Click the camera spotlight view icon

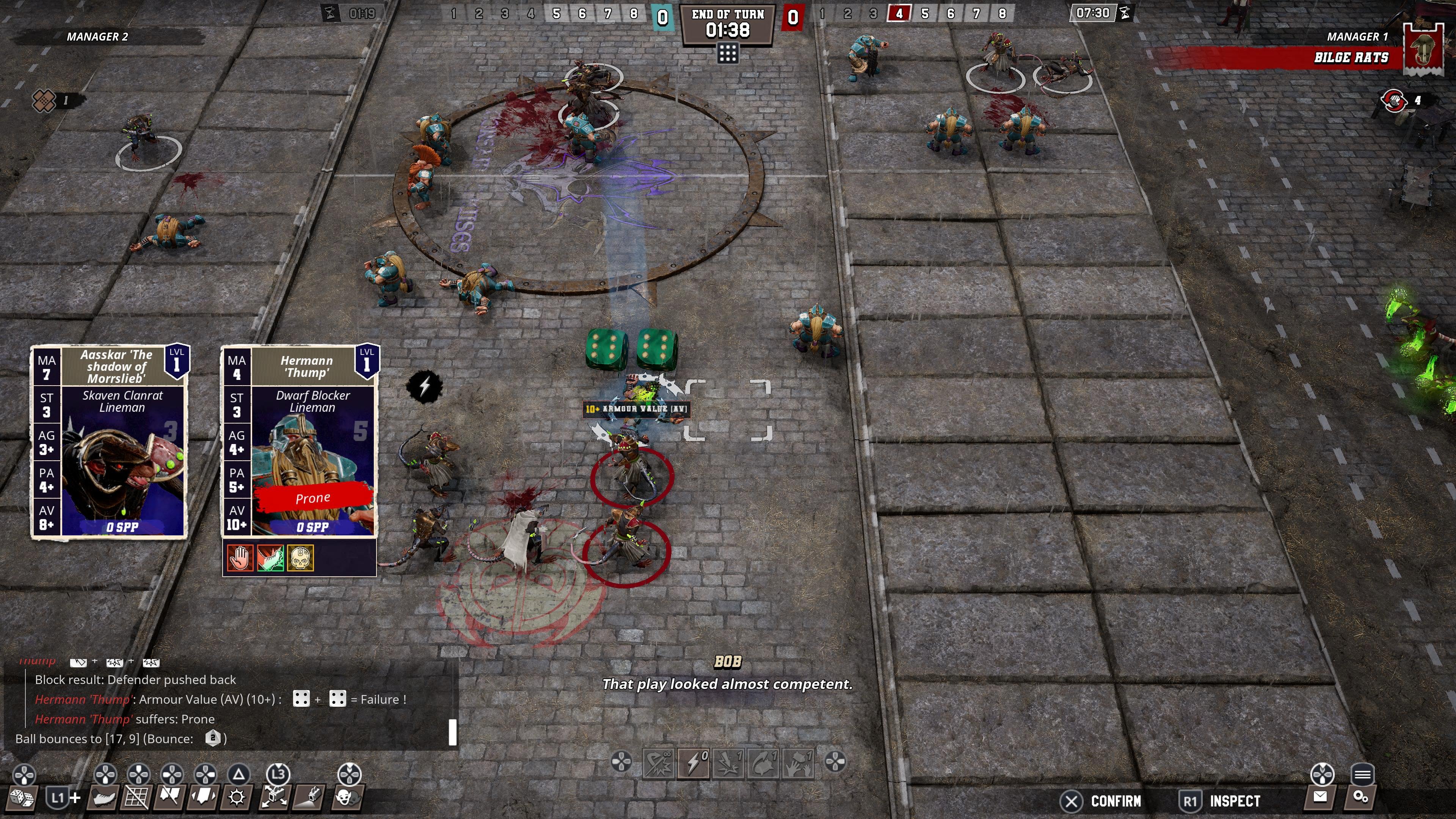click(x=310, y=797)
